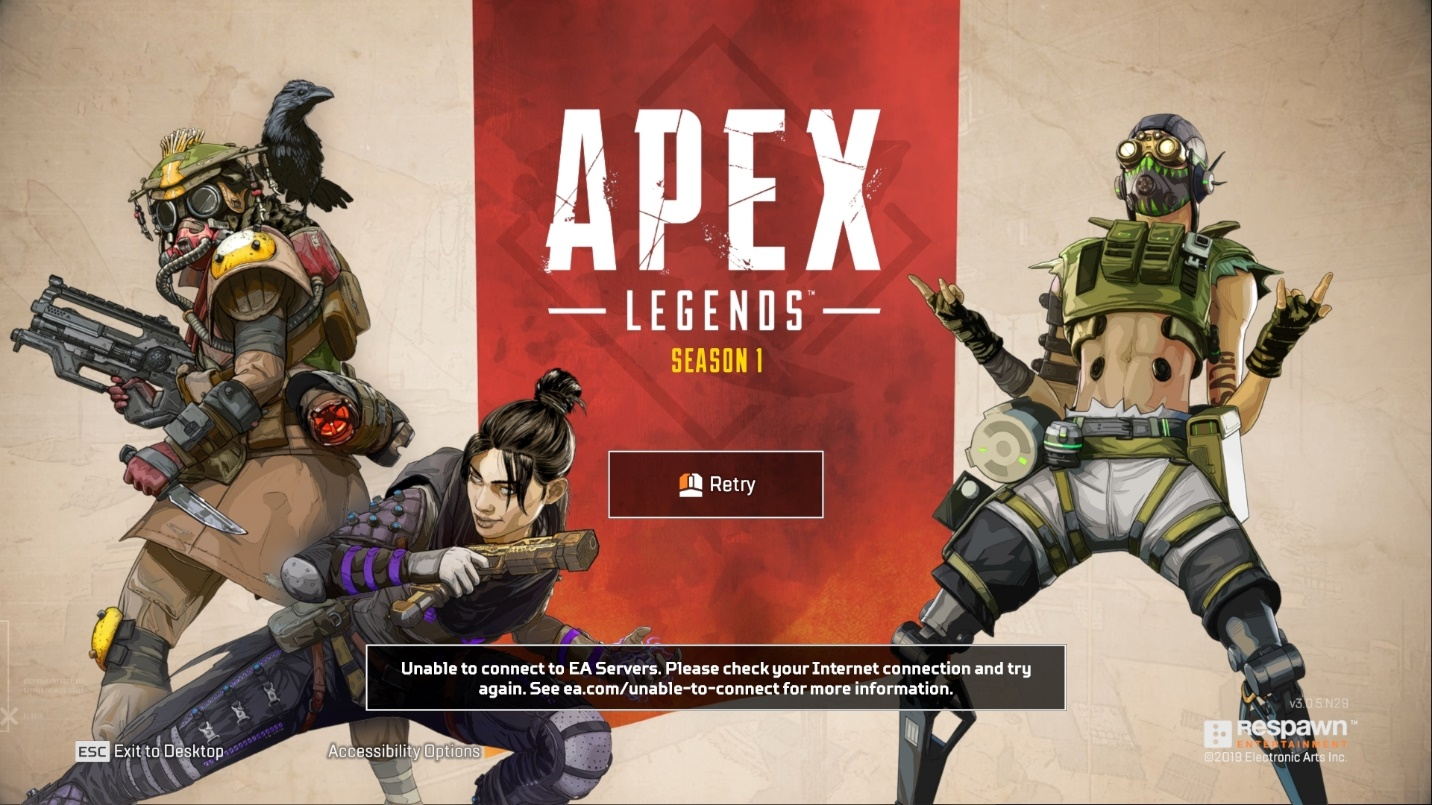The height and width of the screenshot is (805, 1432).
Task: Click the 2019 Electronic Arts copyright text
Action: (x=1275, y=757)
